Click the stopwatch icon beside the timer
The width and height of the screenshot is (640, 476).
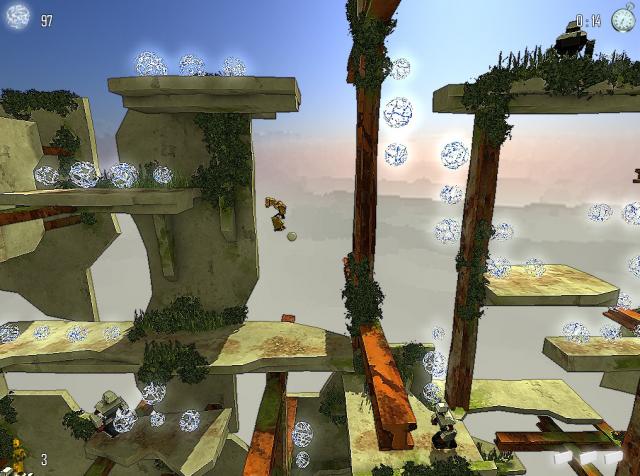(622, 18)
